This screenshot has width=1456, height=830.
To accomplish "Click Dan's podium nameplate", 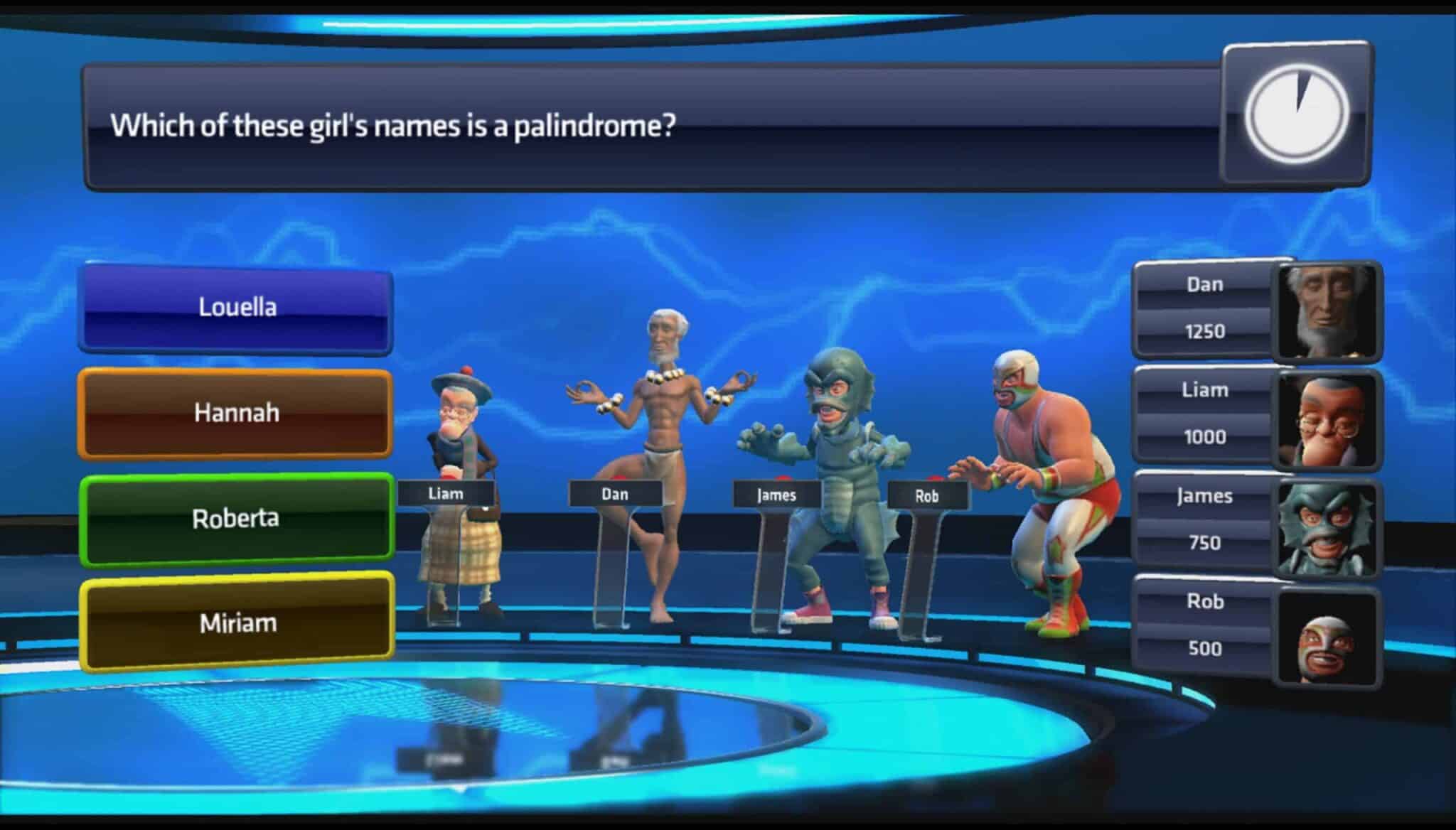I will pos(616,493).
